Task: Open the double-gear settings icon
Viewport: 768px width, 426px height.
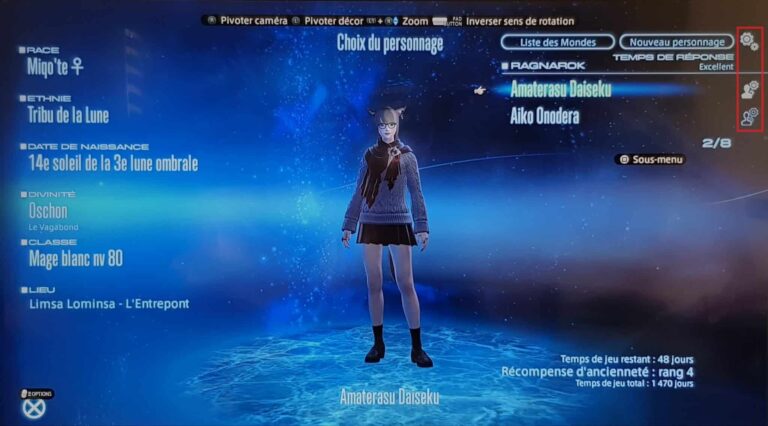Action: coord(750,42)
